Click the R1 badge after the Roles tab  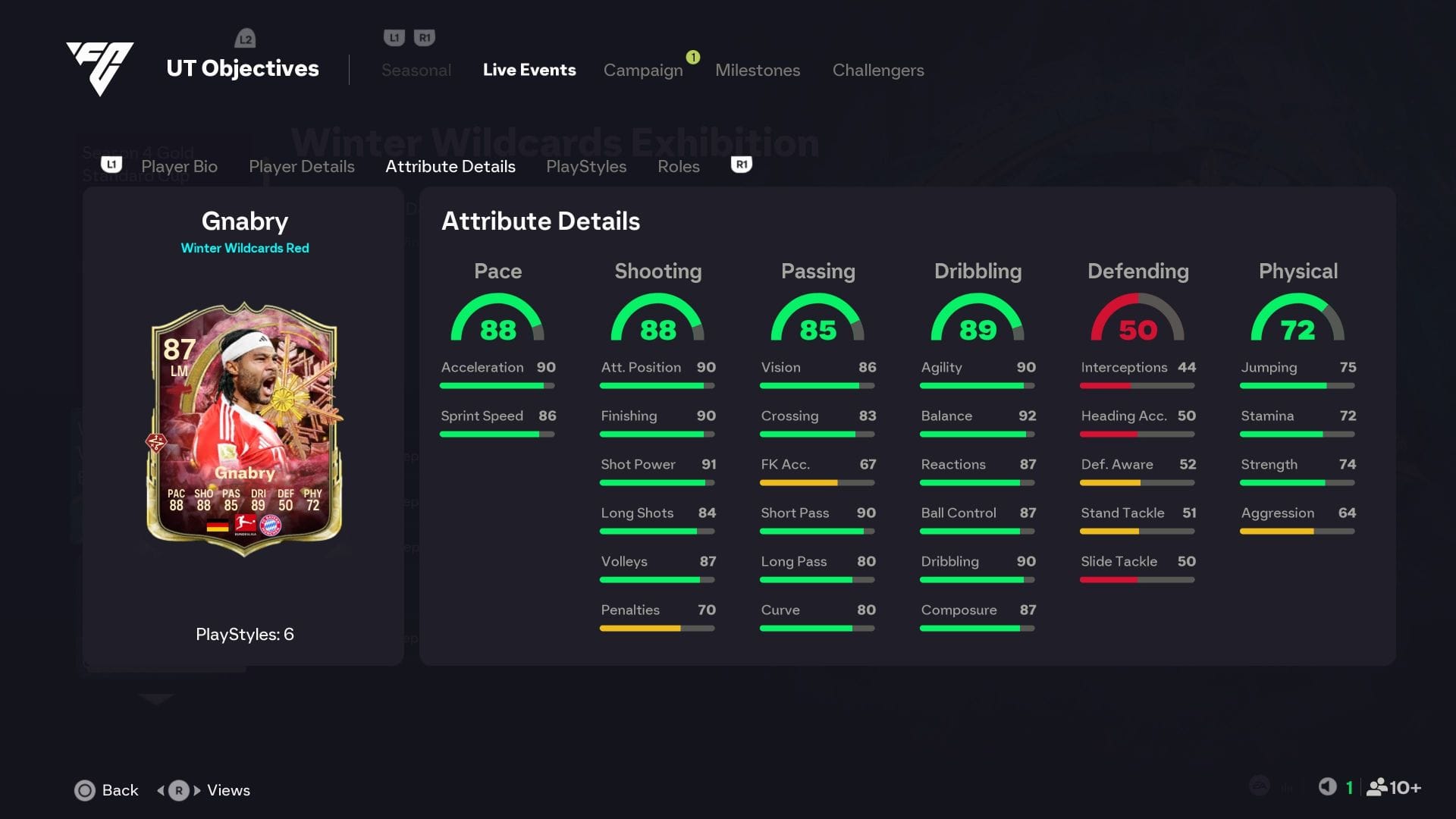(x=741, y=165)
